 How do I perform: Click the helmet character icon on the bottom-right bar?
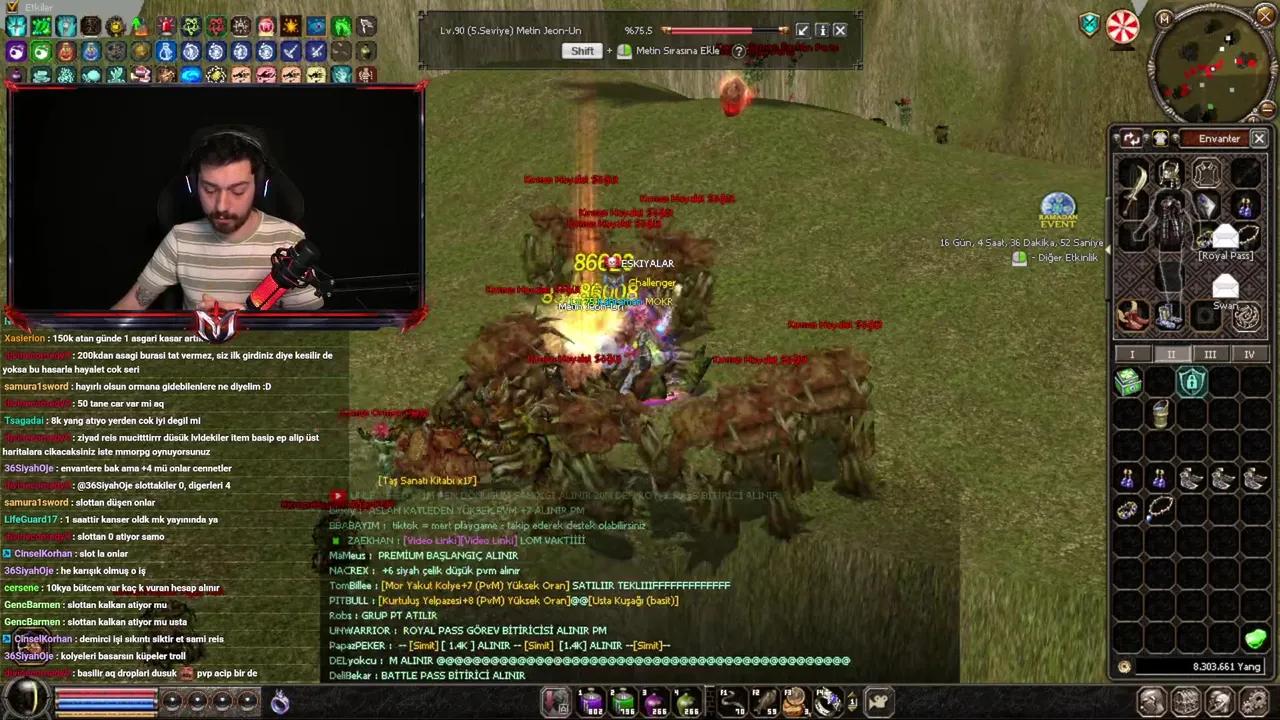1220,701
